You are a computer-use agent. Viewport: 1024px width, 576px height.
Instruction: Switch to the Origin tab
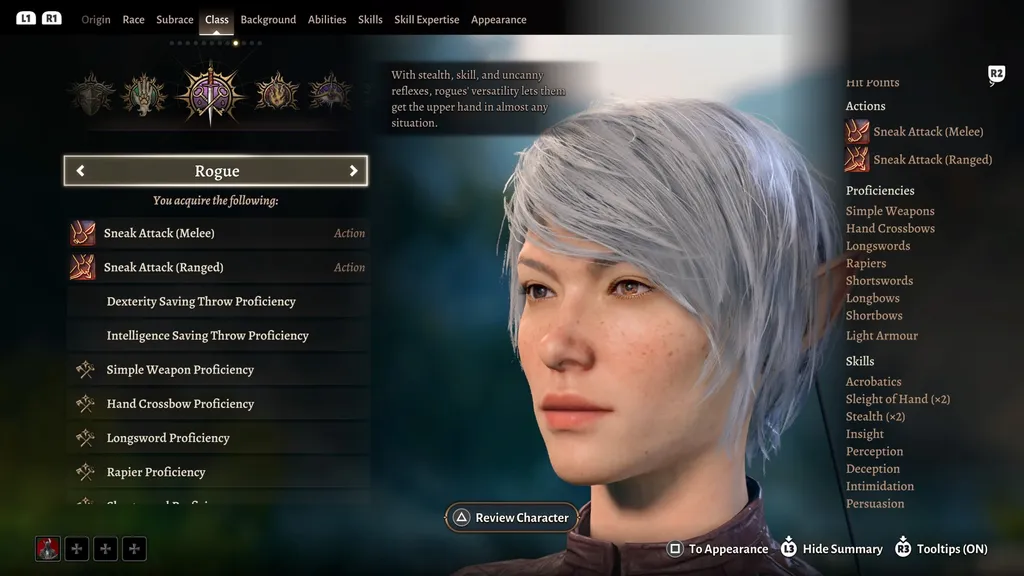point(96,20)
